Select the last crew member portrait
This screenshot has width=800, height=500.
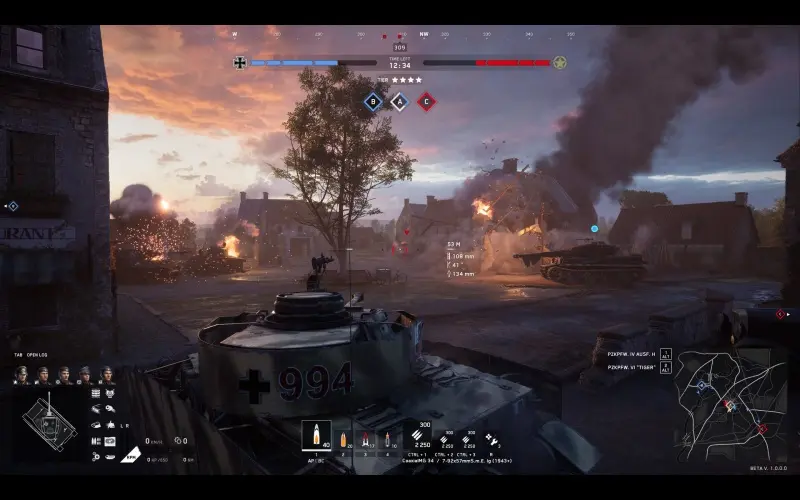tap(106, 375)
